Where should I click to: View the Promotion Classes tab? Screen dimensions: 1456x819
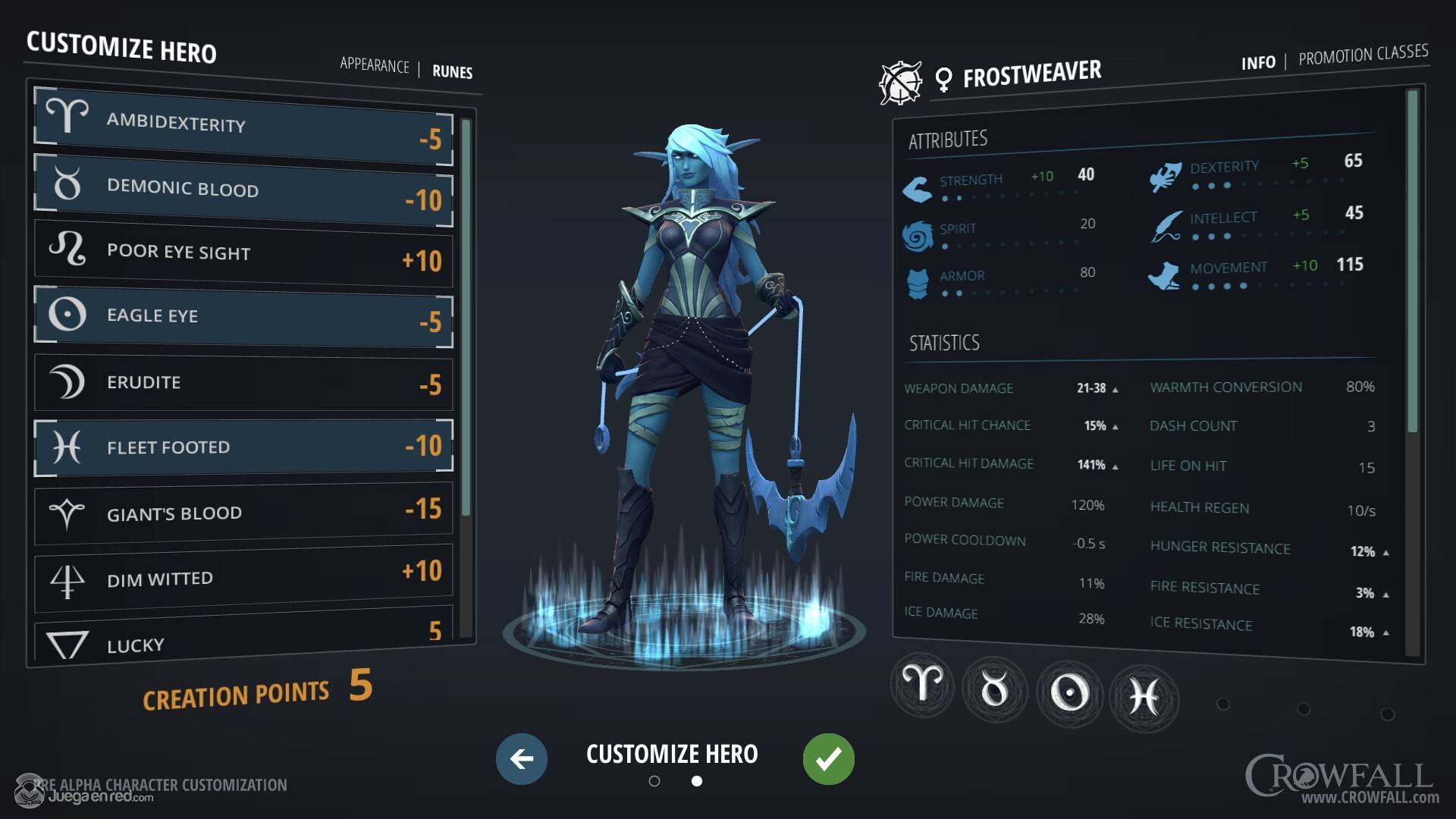1363,55
